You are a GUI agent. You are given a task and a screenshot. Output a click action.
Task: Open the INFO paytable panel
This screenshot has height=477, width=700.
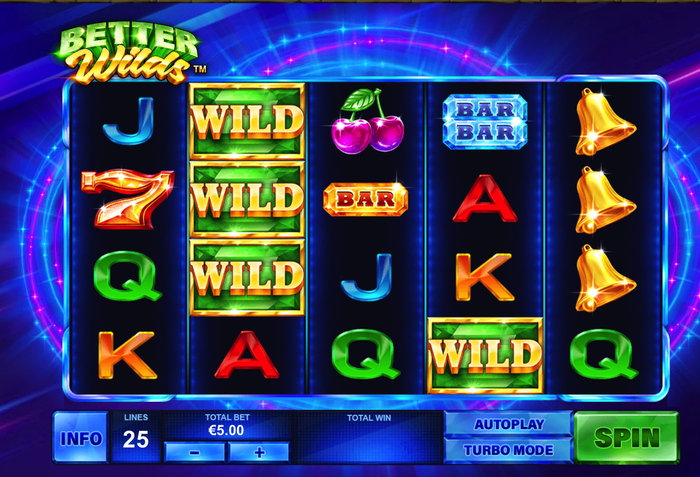coord(80,438)
